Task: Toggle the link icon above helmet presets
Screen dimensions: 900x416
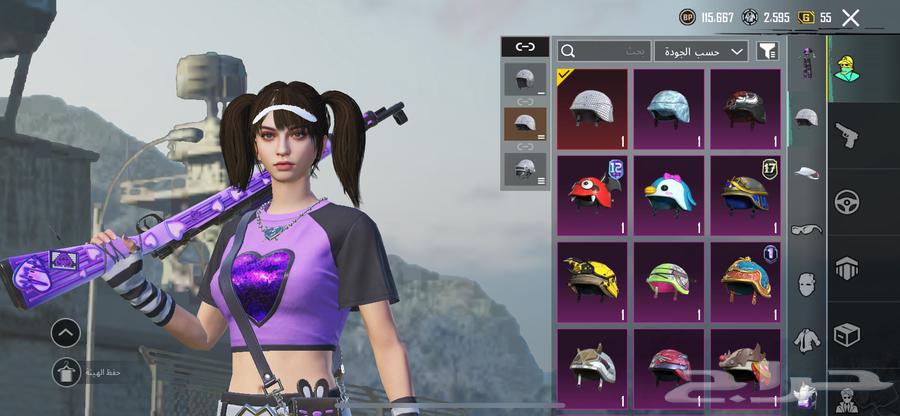Action: click(x=525, y=46)
